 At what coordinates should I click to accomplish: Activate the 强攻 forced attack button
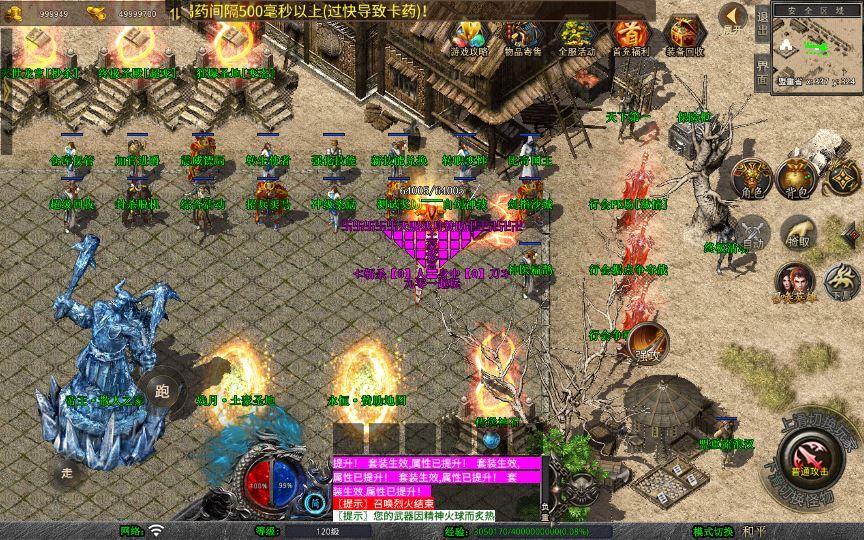pos(647,342)
